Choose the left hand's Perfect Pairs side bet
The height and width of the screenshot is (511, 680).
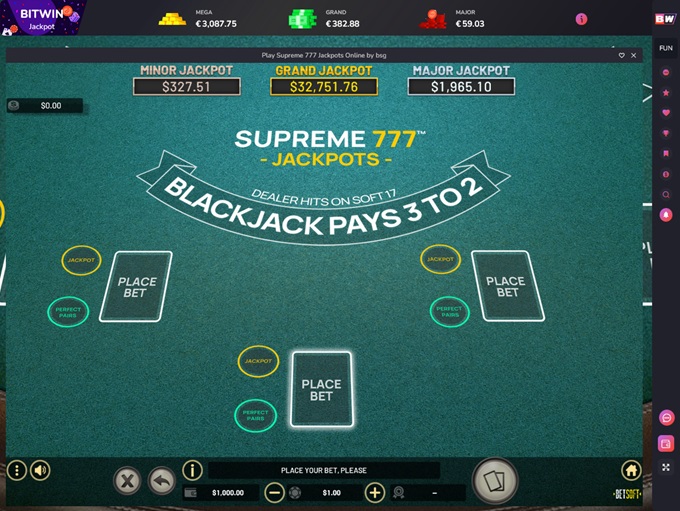pyautogui.click(x=68, y=311)
